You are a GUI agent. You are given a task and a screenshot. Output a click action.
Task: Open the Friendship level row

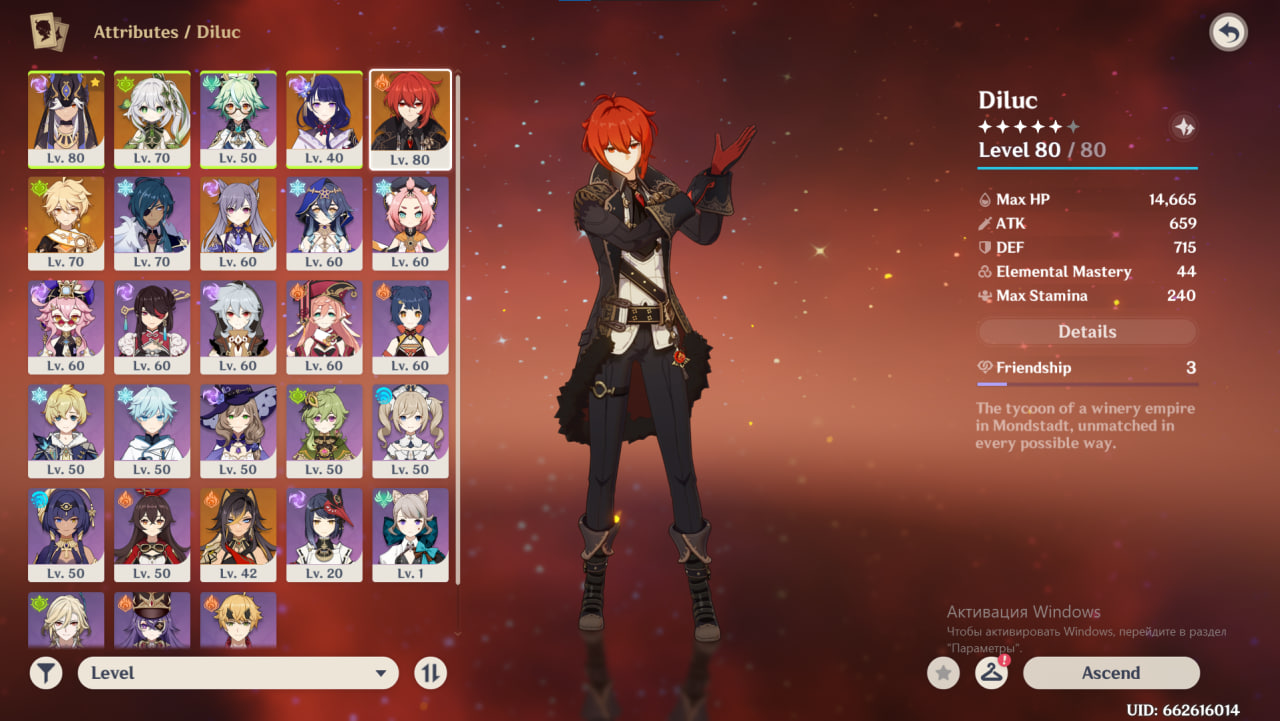pyautogui.click(x=1086, y=368)
